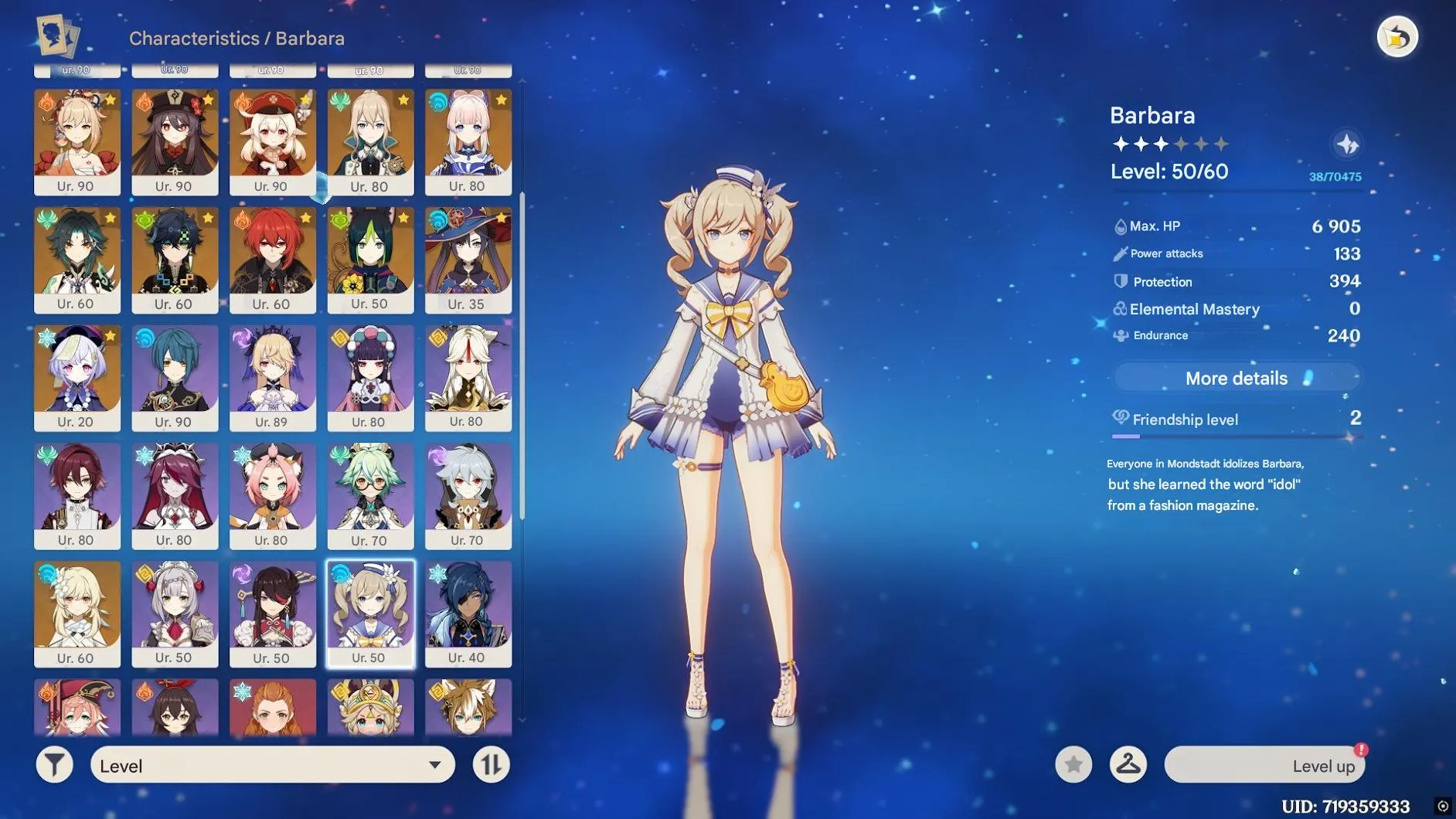Screen dimensions: 1456x819
Task: Click the settings icon next to the UID
Action: coord(1443,804)
